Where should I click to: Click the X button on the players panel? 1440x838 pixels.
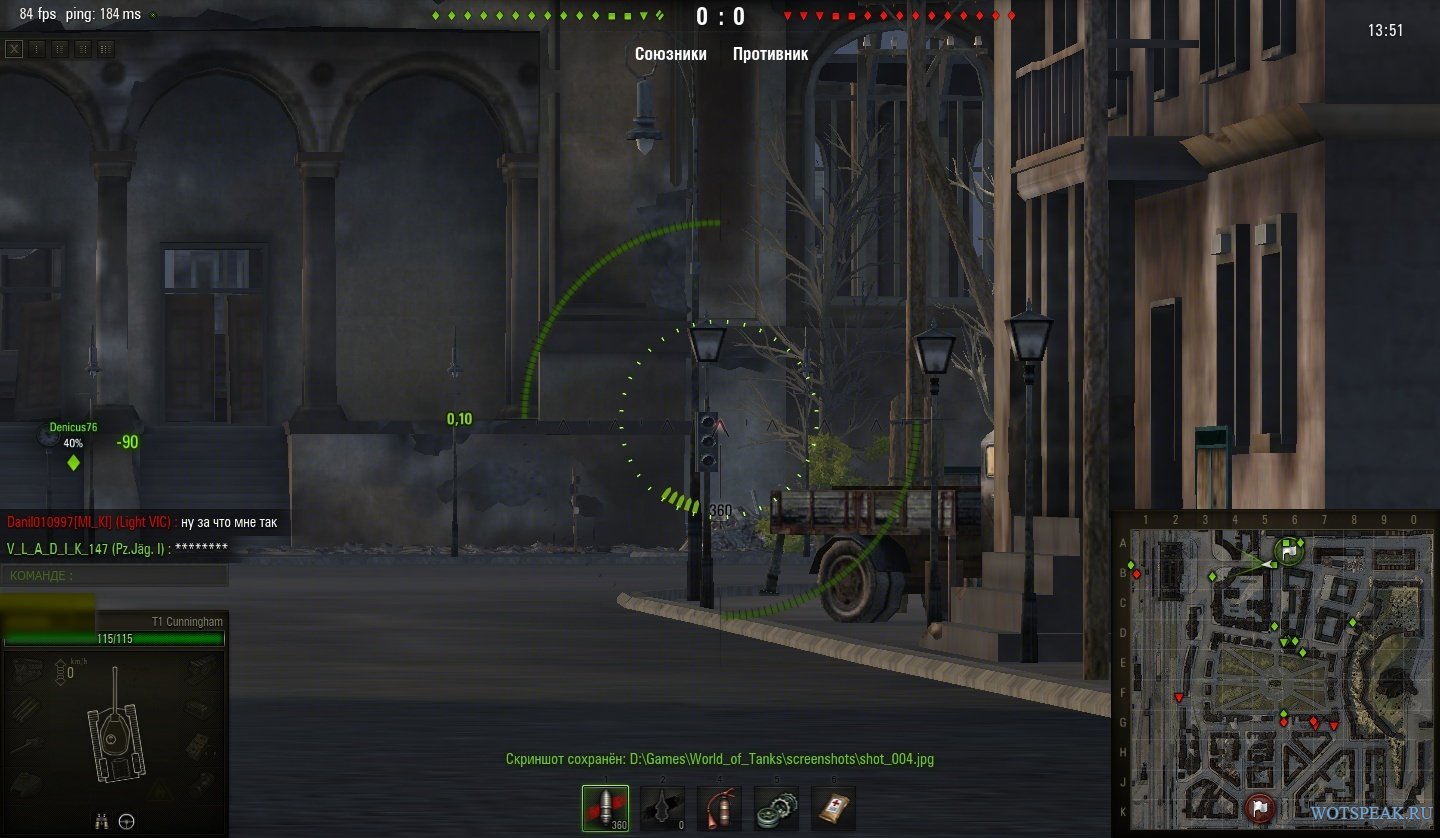click(x=14, y=49)
